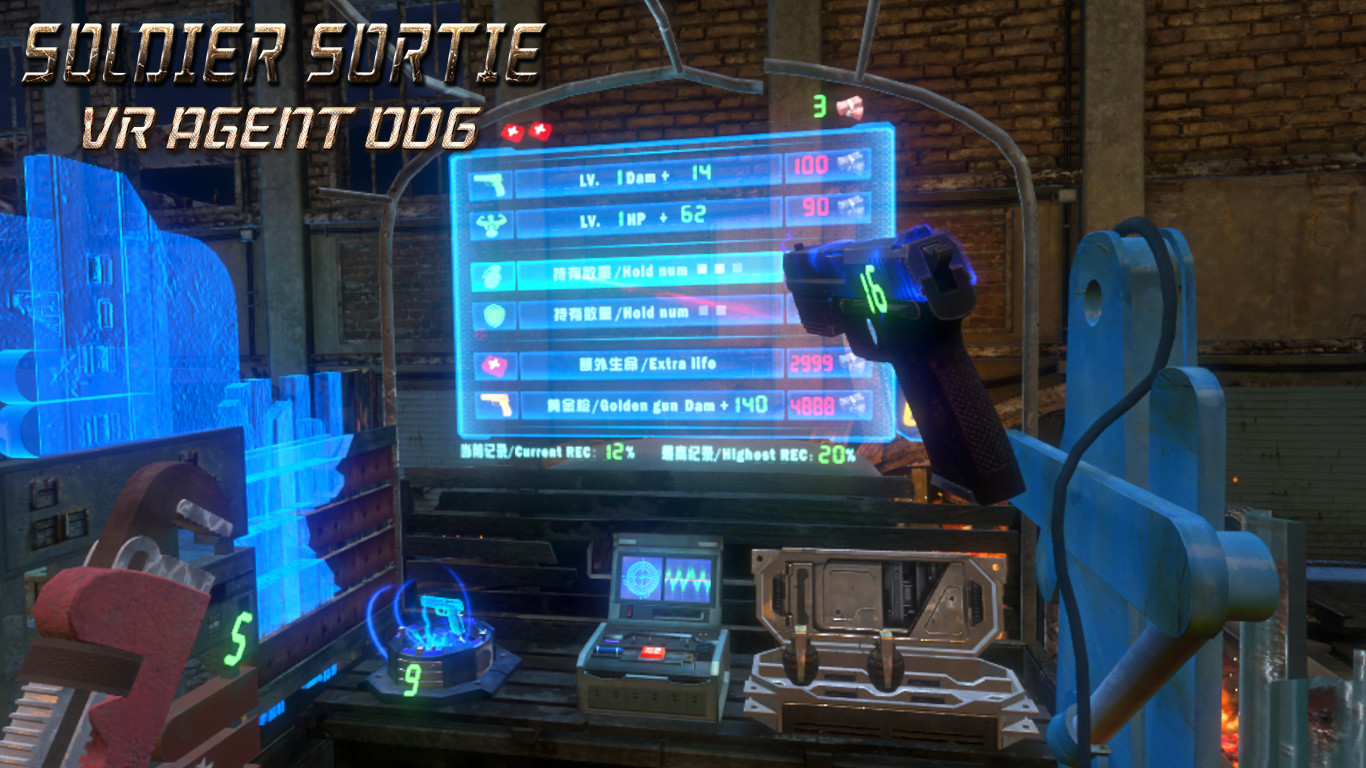
Task: Select the pistol damage upgrade icon
Action: [x=488, y=184]
